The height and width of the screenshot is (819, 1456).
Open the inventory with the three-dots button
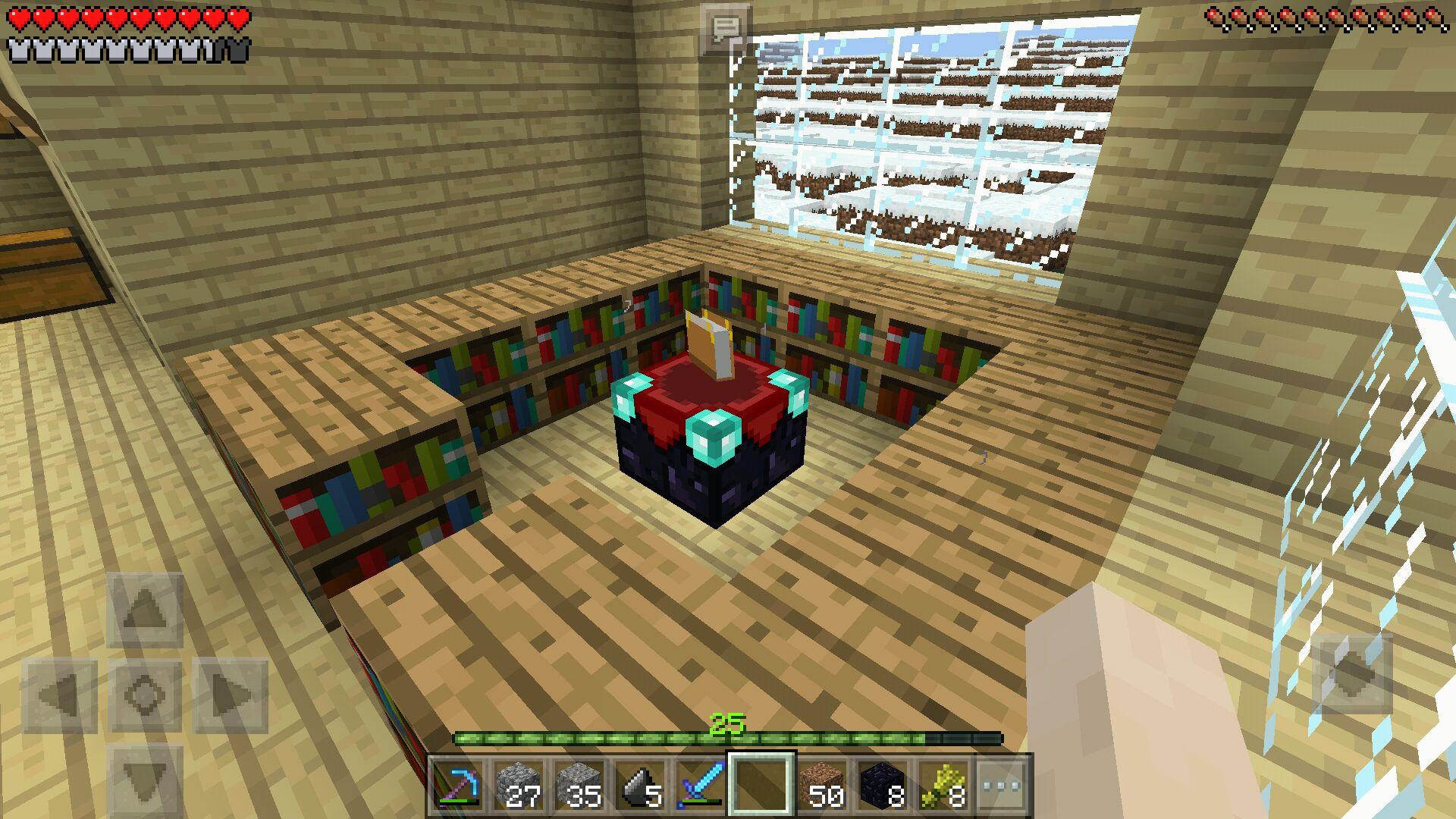pos(1002,786)
